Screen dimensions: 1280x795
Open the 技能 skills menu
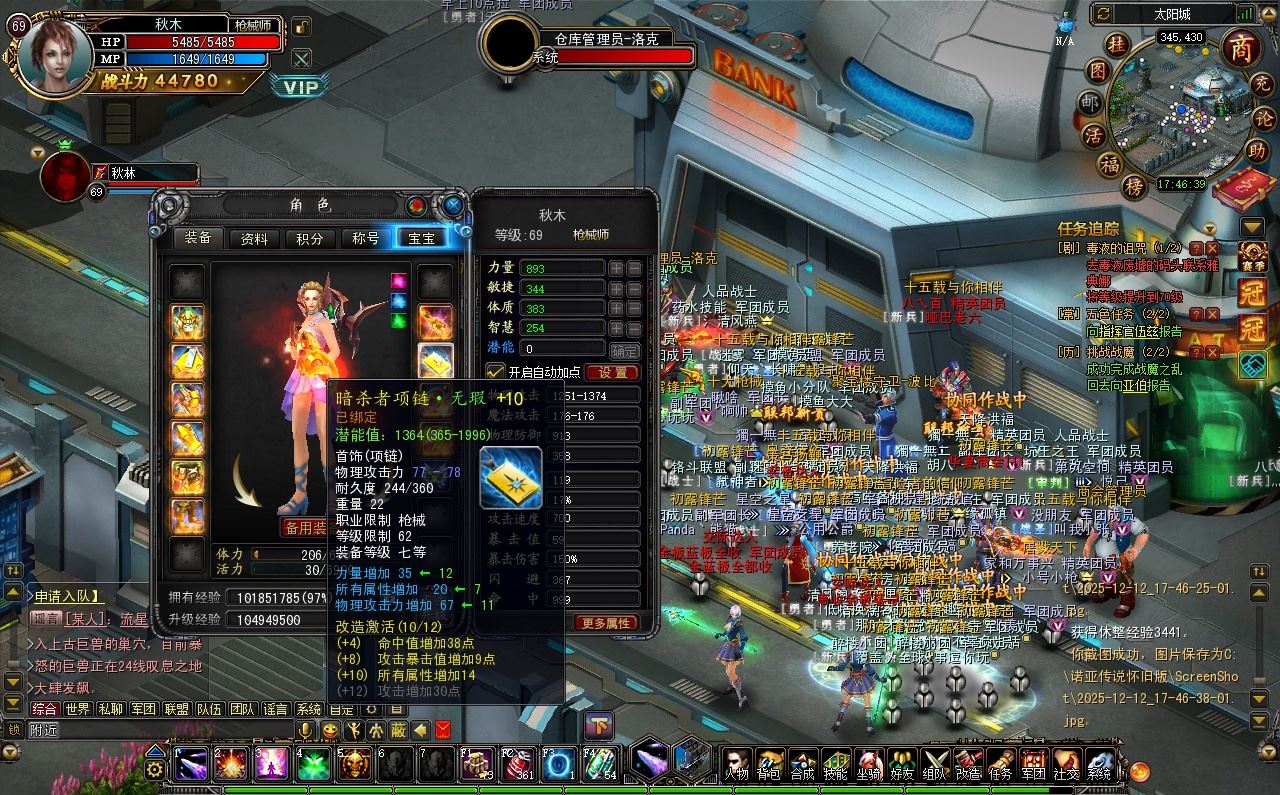834,765
